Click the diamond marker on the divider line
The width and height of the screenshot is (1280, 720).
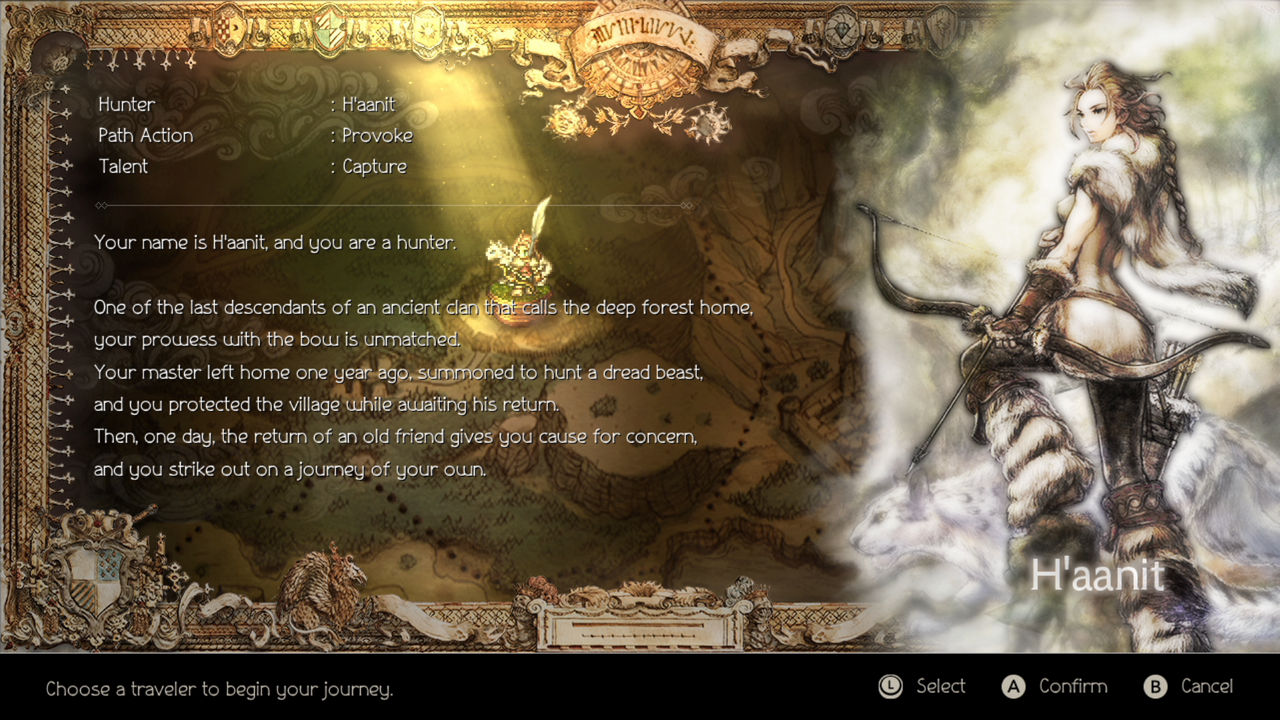click(100, 205)
